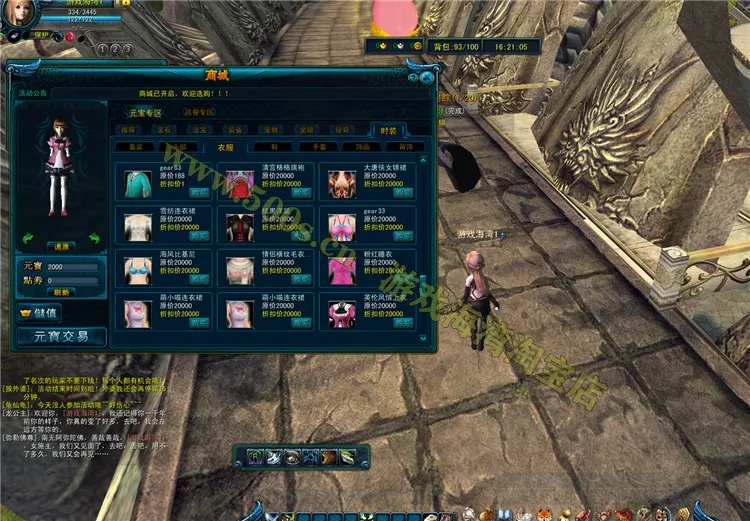
Task: Switch to the 元宝专区 section
Action: tap(145, 113)
